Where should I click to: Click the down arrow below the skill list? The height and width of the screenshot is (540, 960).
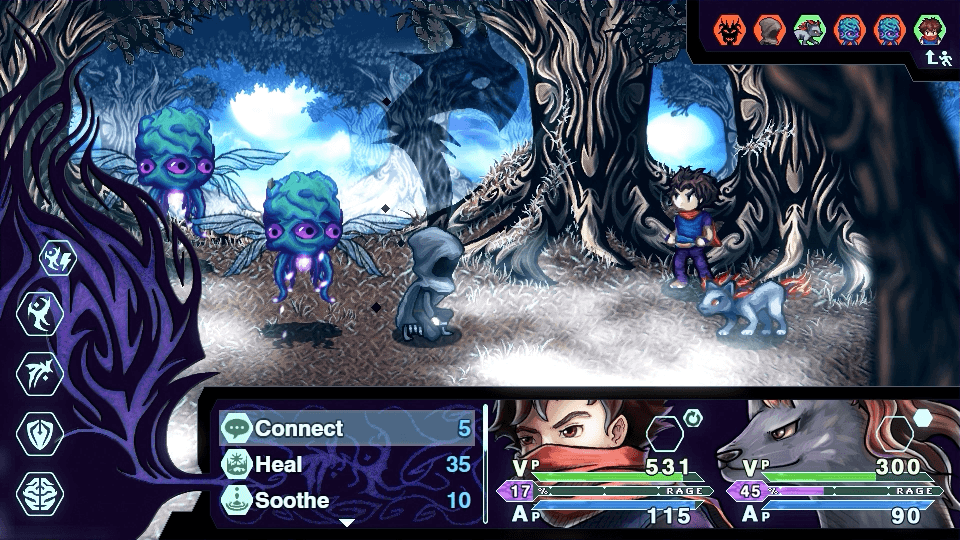click(x=347, y=522)
